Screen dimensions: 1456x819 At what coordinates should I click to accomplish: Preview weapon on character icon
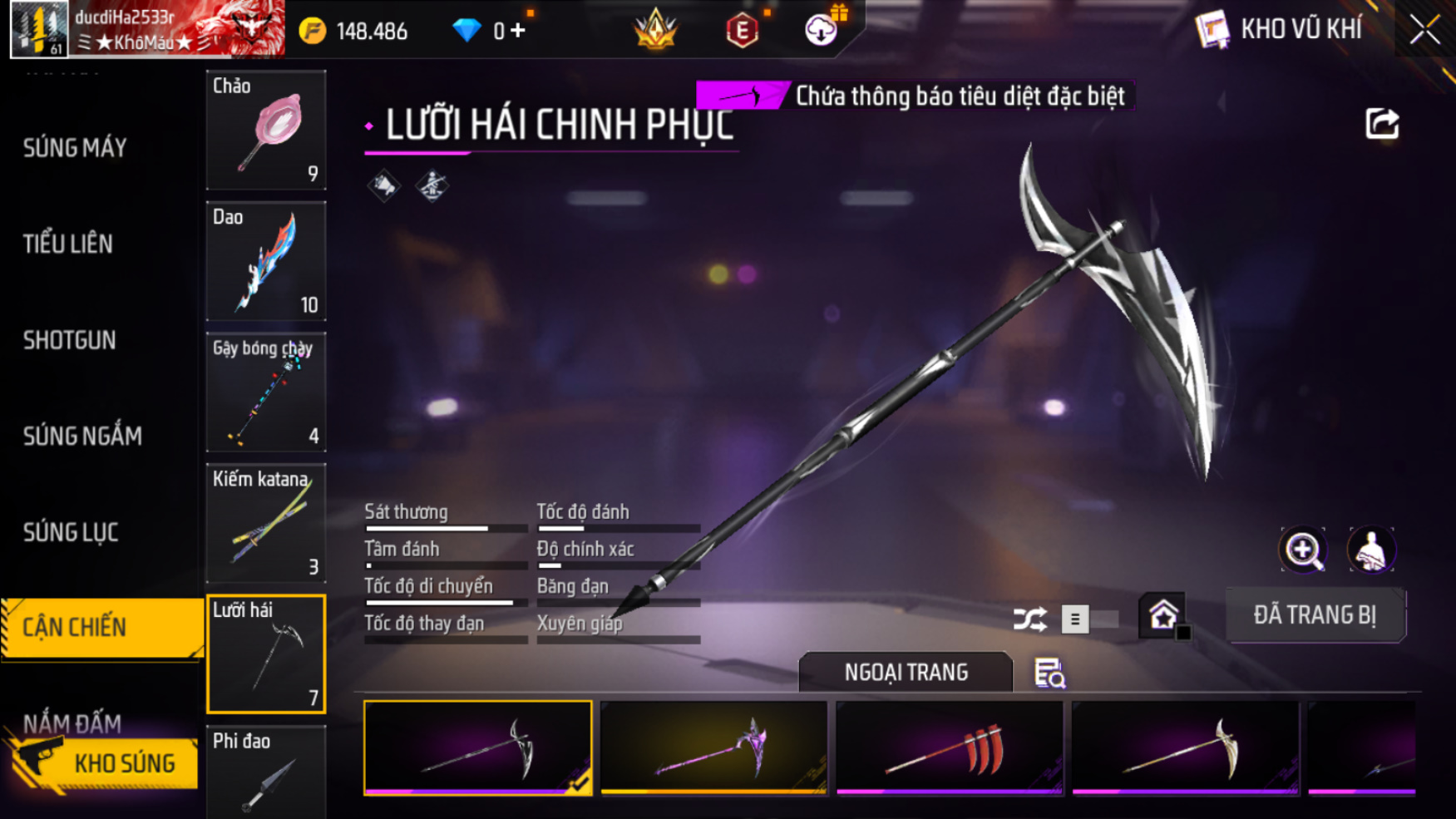coord(1370,550)
